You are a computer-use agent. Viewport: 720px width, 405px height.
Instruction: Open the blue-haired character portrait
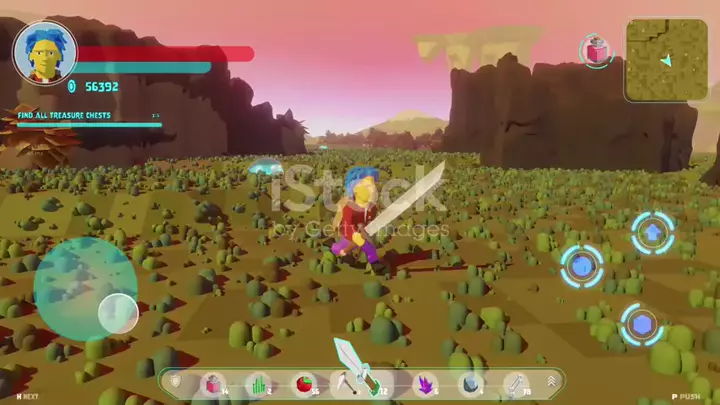(x=44, y=52)
